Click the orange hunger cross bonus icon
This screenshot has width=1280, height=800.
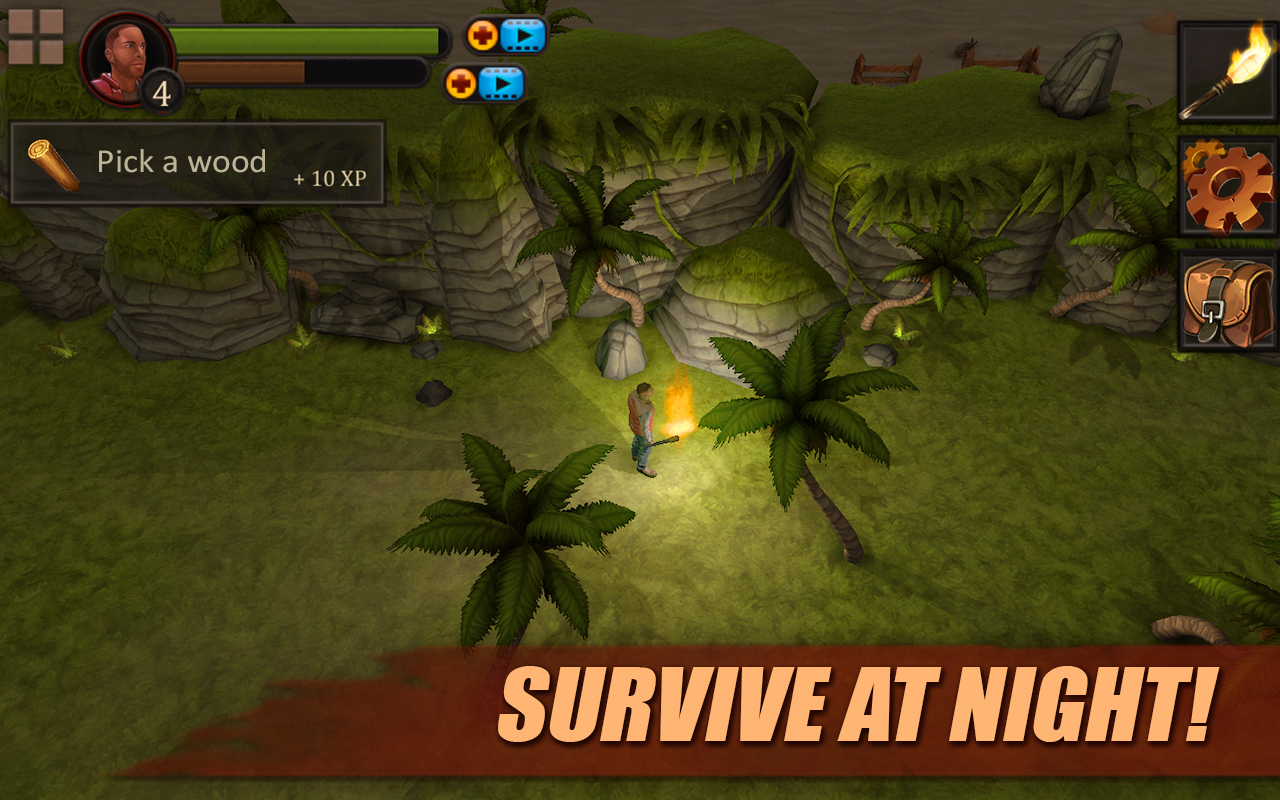click(460, 85)
